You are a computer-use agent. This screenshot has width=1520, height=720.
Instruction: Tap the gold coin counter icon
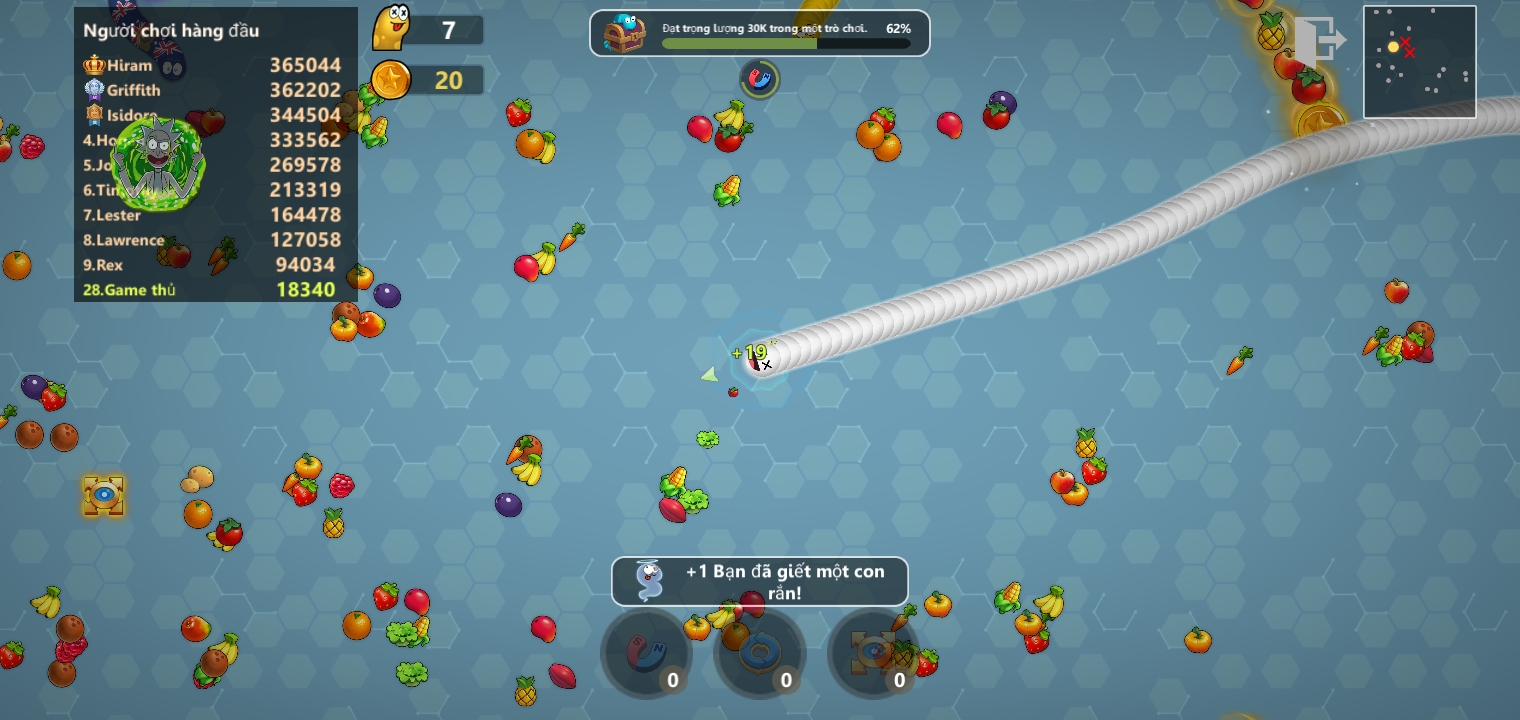(391, 80)
